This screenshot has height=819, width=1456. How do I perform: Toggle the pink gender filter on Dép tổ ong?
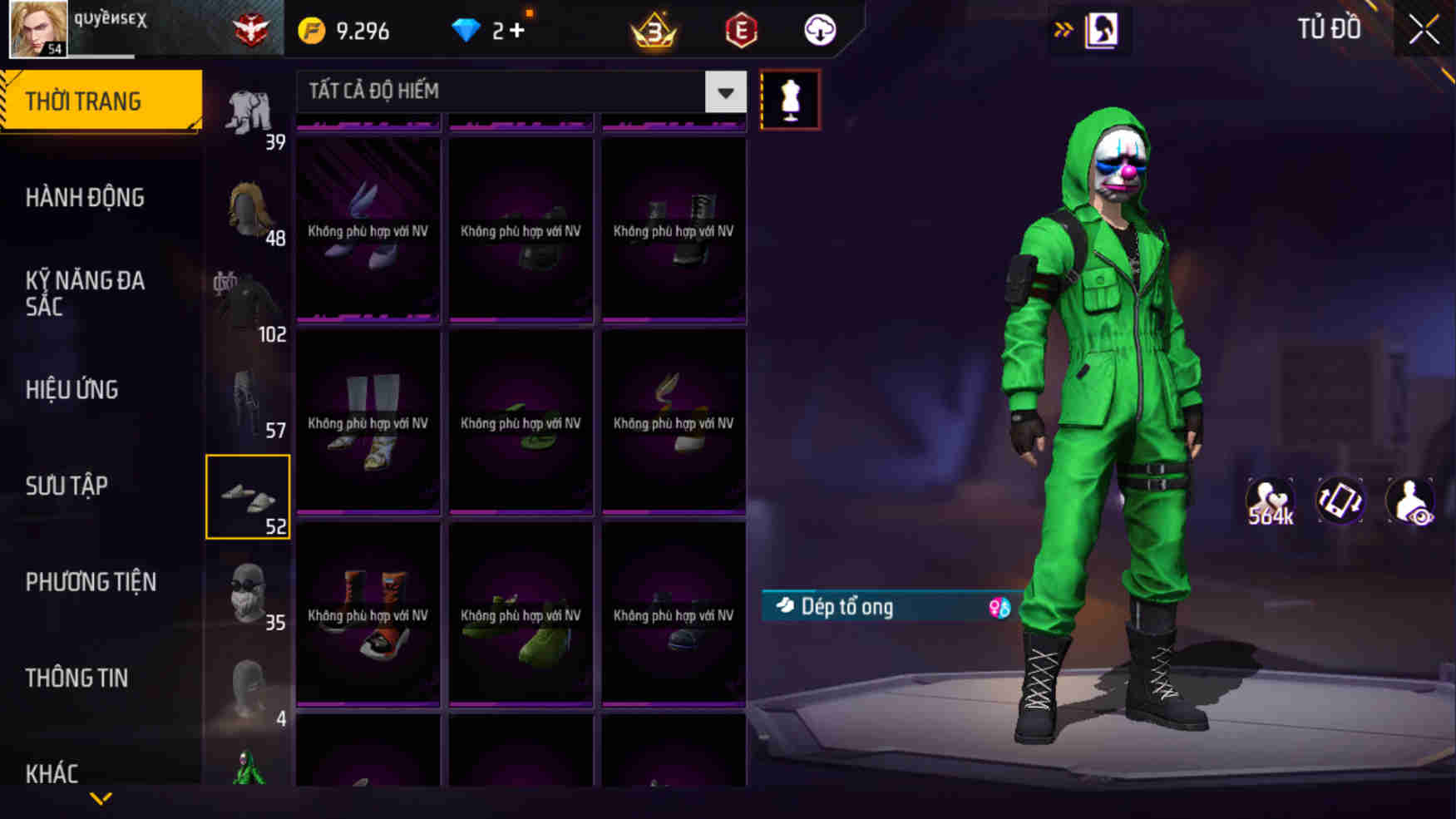tap(998, 608)
